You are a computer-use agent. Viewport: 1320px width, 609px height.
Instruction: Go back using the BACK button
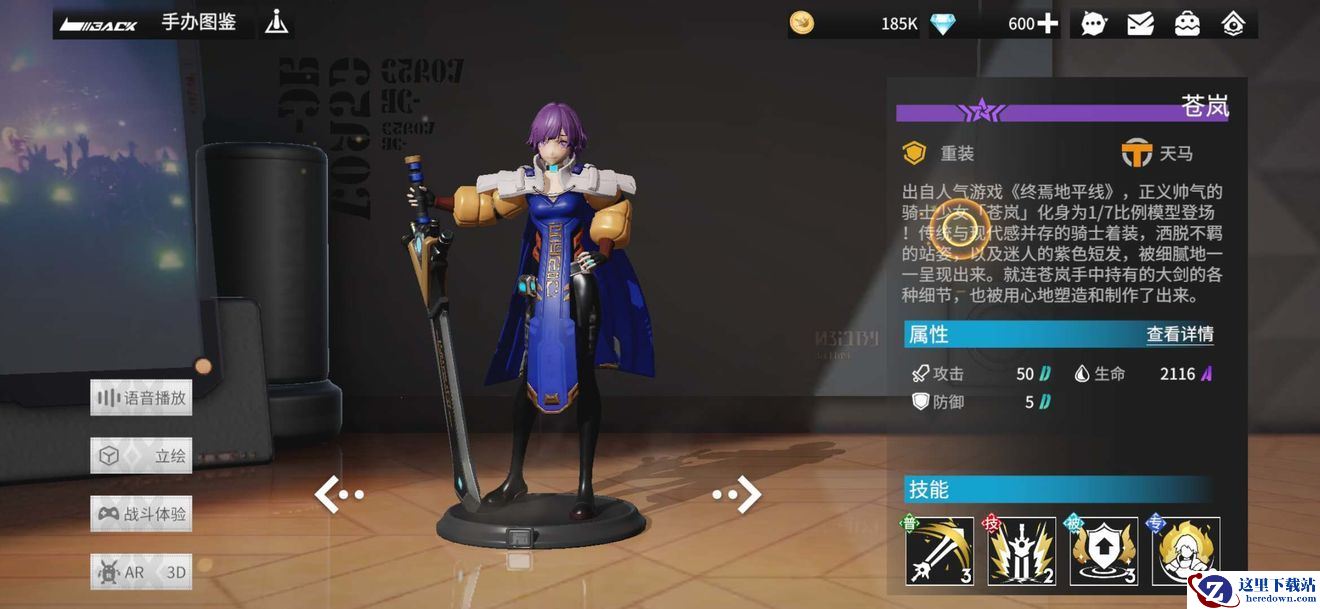point(97,23)
